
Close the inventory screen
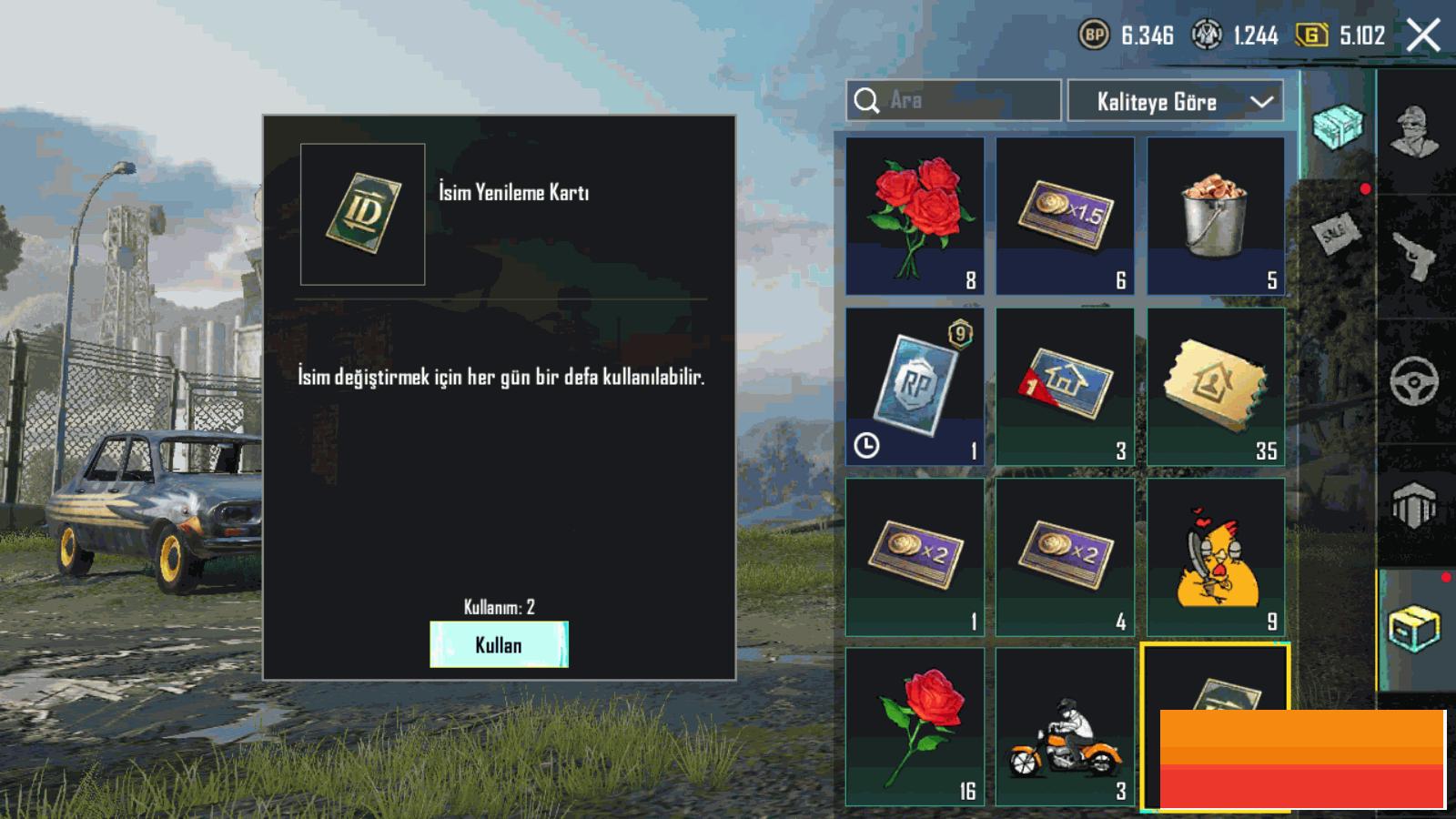coord(1423,36)
